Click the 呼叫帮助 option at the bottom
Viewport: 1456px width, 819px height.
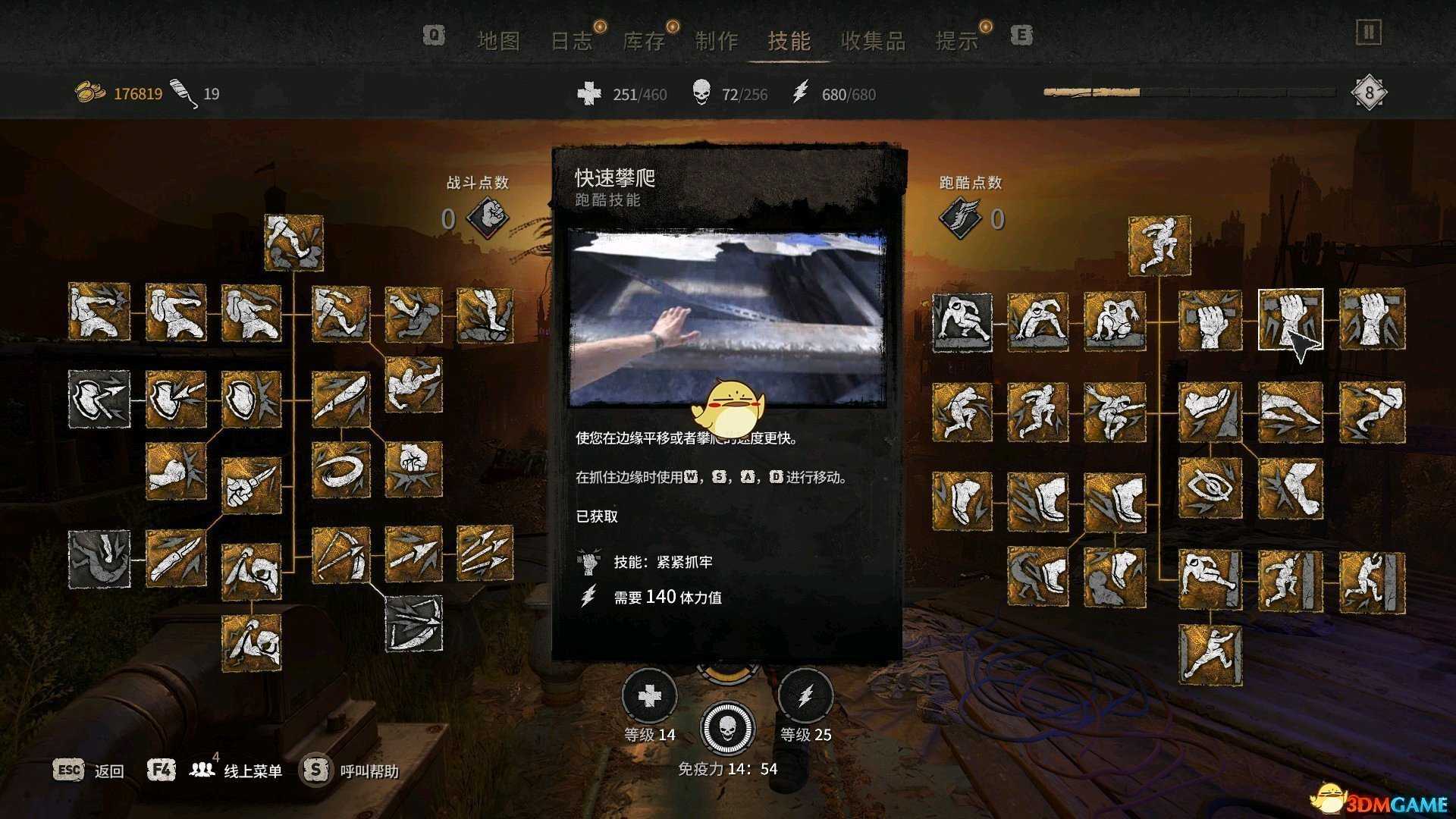369,770
